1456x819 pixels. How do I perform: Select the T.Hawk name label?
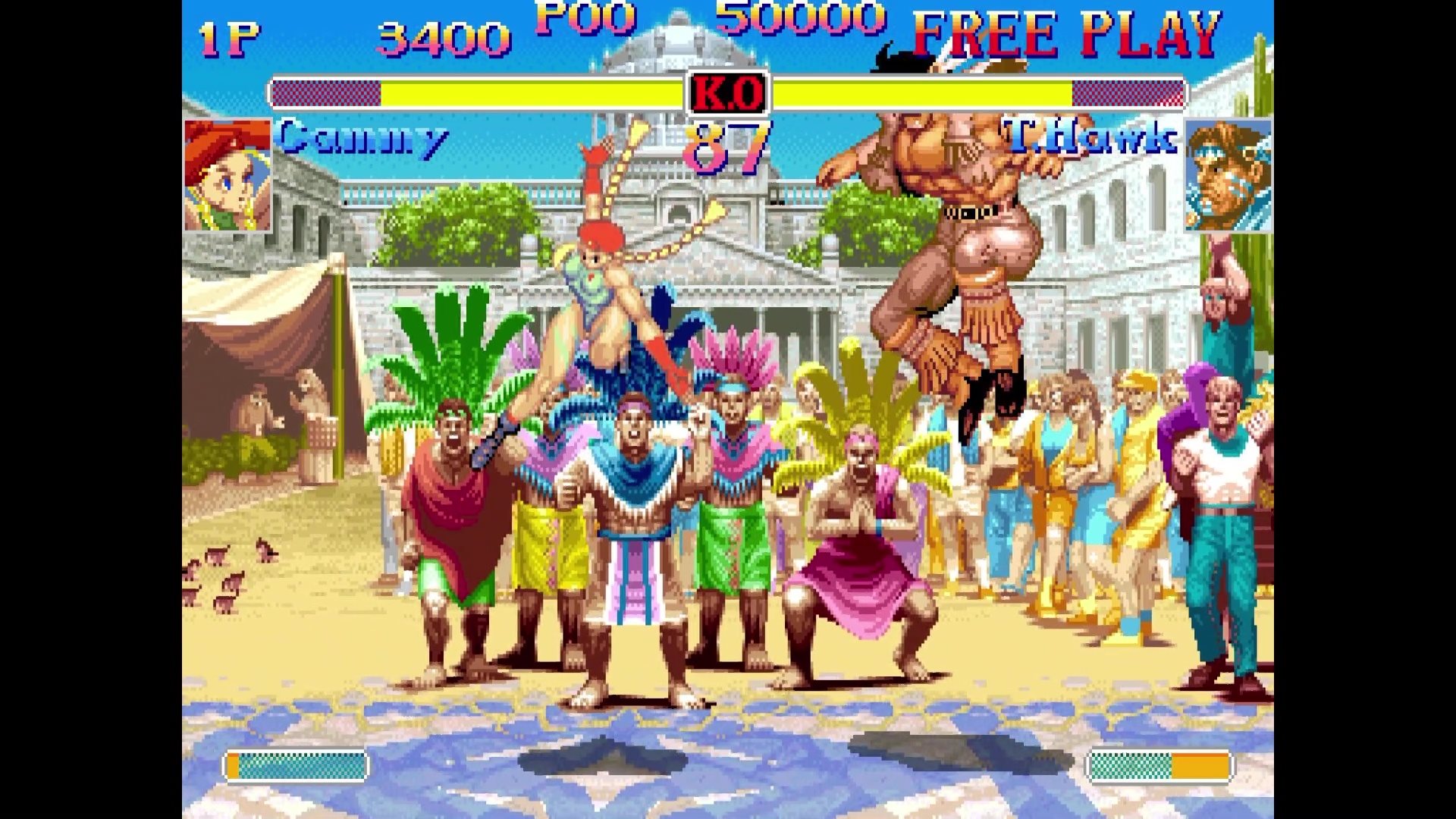[x=1088, y=136]
